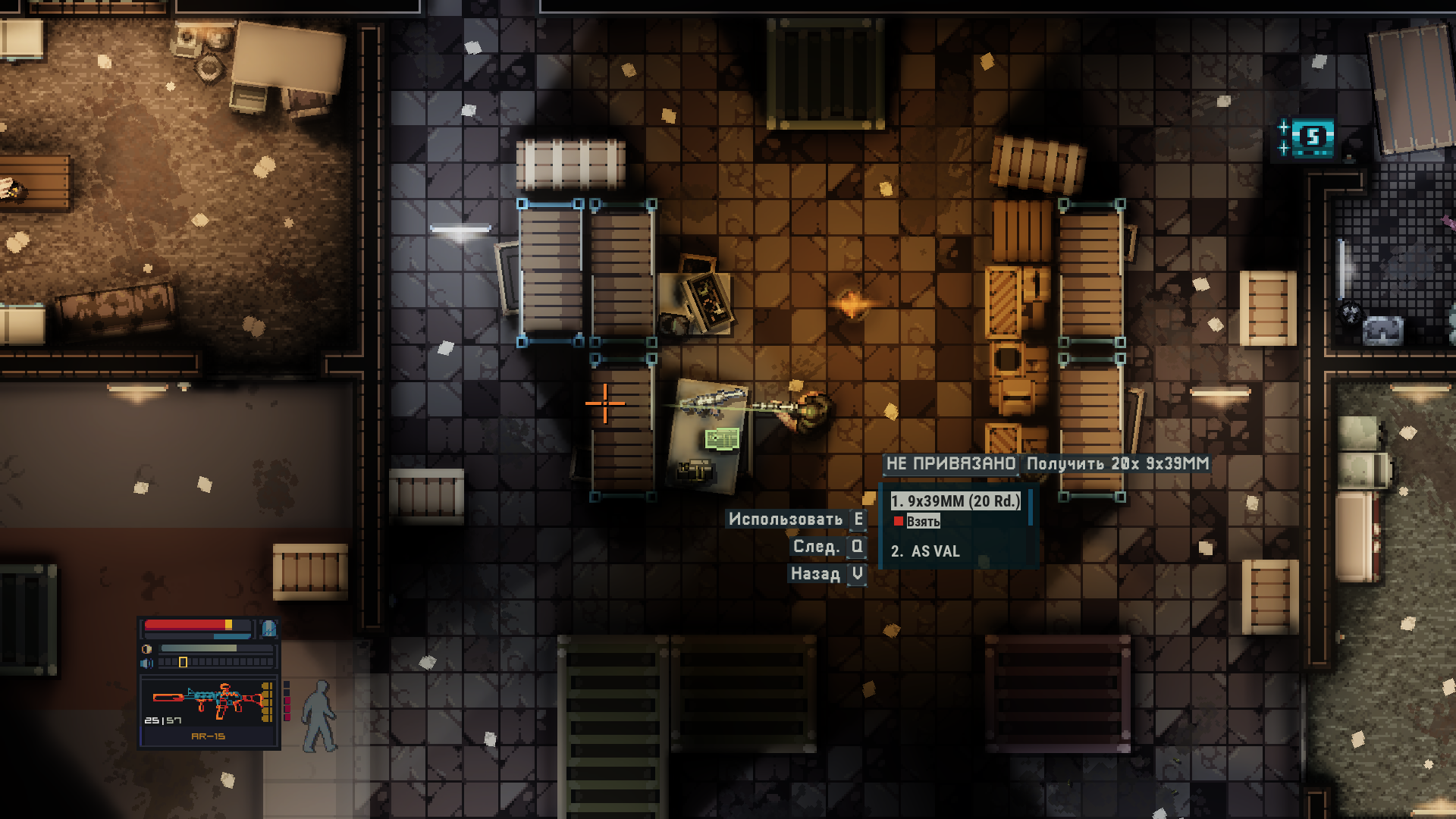This screenshot has height=819, width=1456.
Task: Click the Взять (take) option
Action: [x=922, y=521]
